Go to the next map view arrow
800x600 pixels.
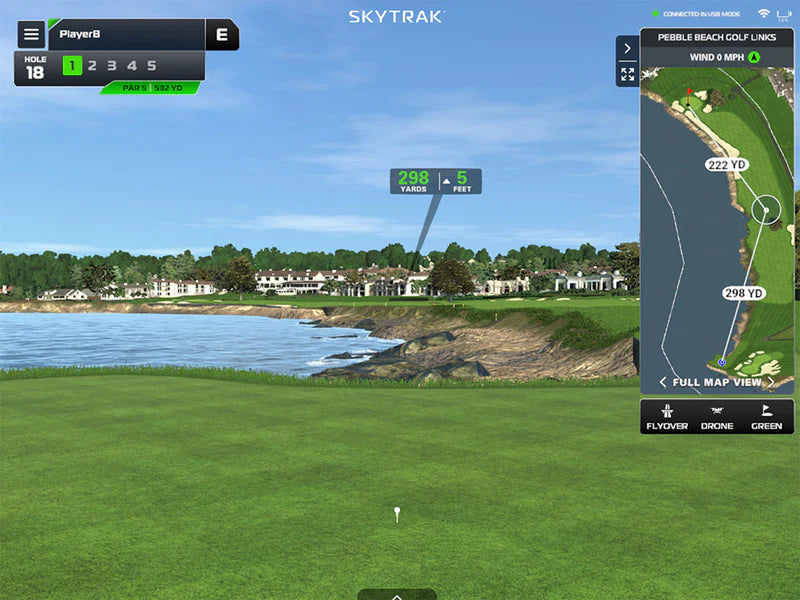coord(771,382)
